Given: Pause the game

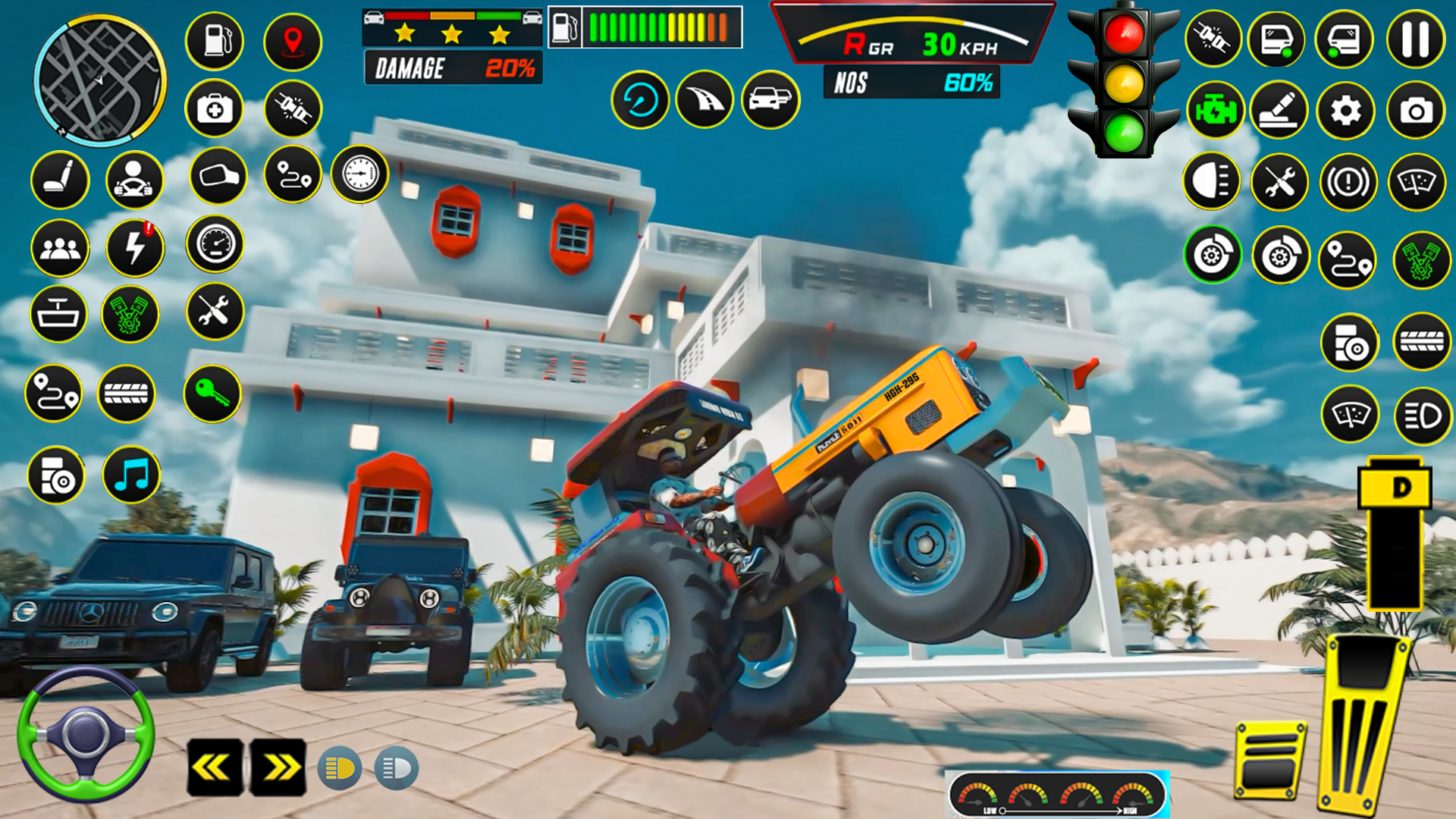Looking at the screenshot, I should (1415, 39).
